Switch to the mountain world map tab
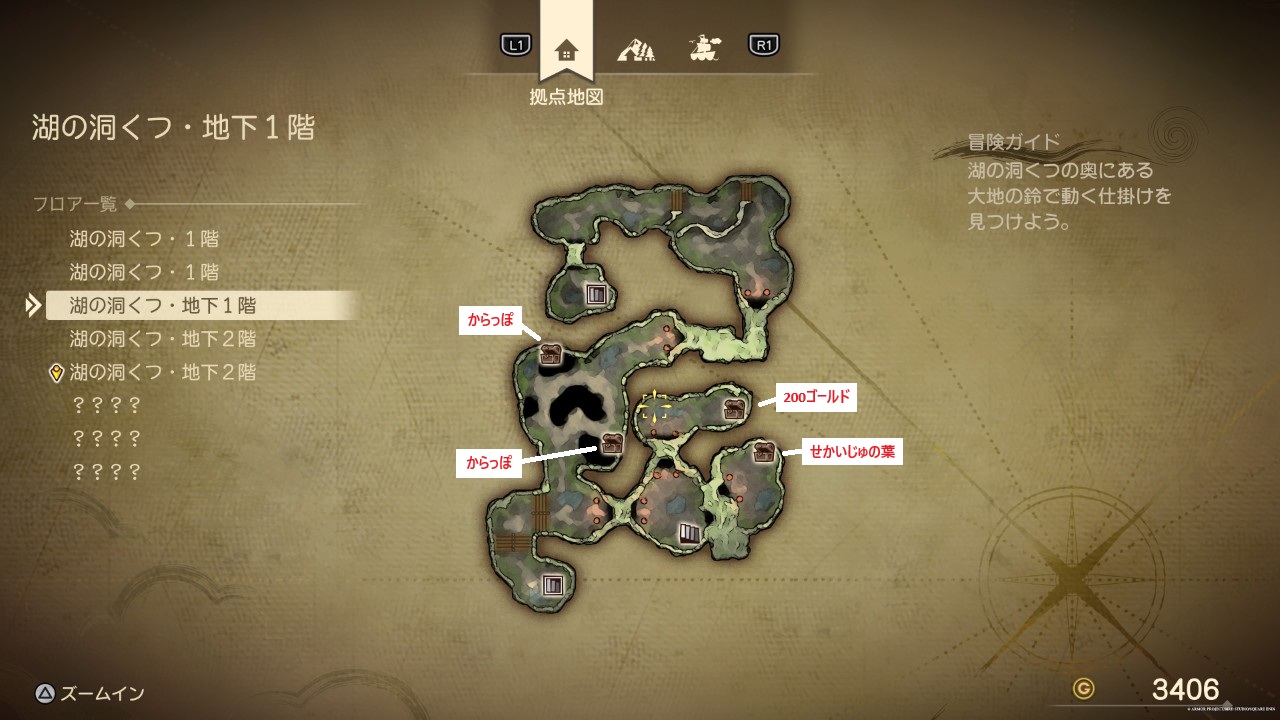The width and height of the screenshot is (1280, 720). pyautogui.click(x=635, y=47)
